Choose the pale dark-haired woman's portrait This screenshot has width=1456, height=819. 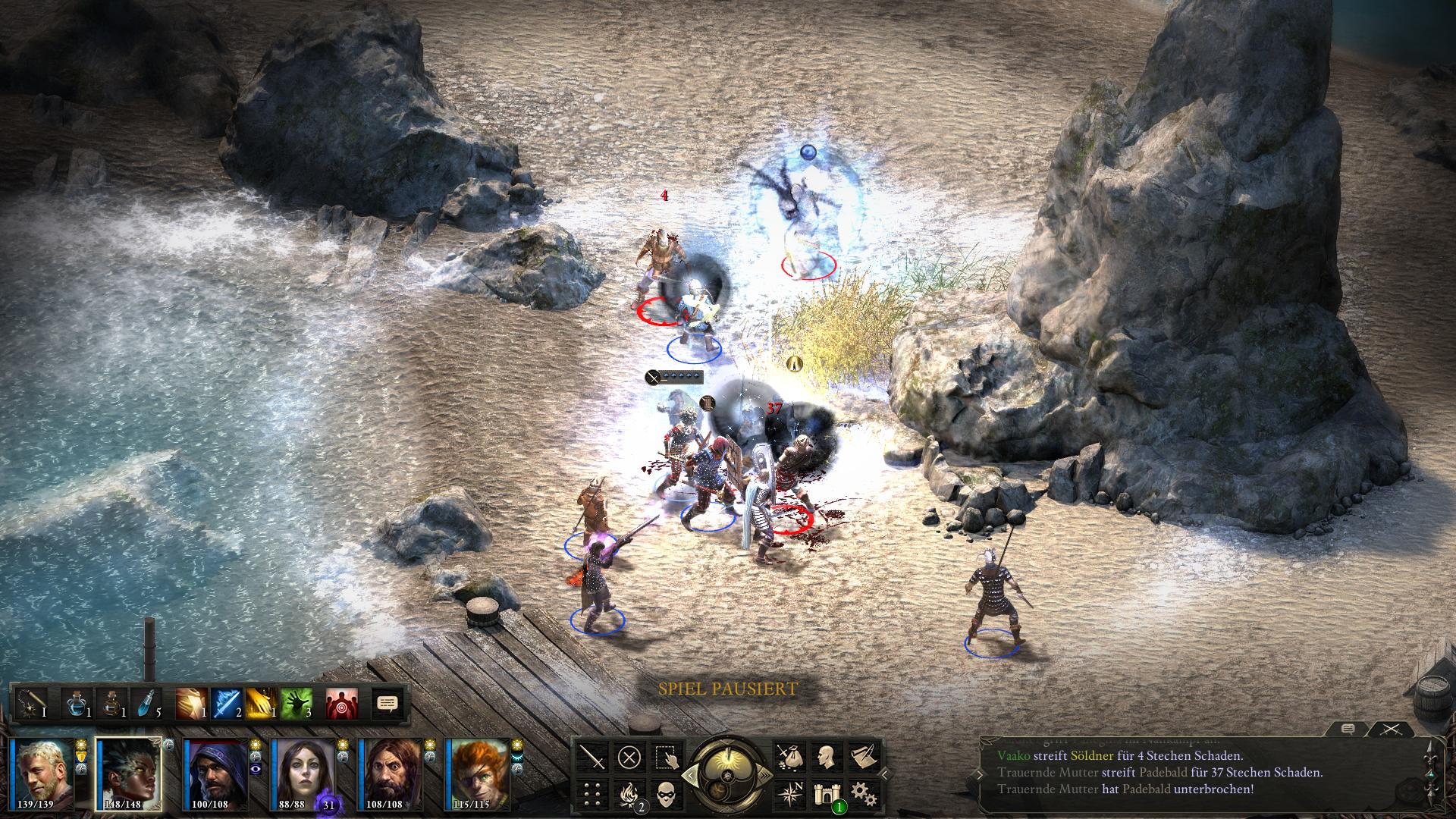pyautogui.click(x=303, y=773)
